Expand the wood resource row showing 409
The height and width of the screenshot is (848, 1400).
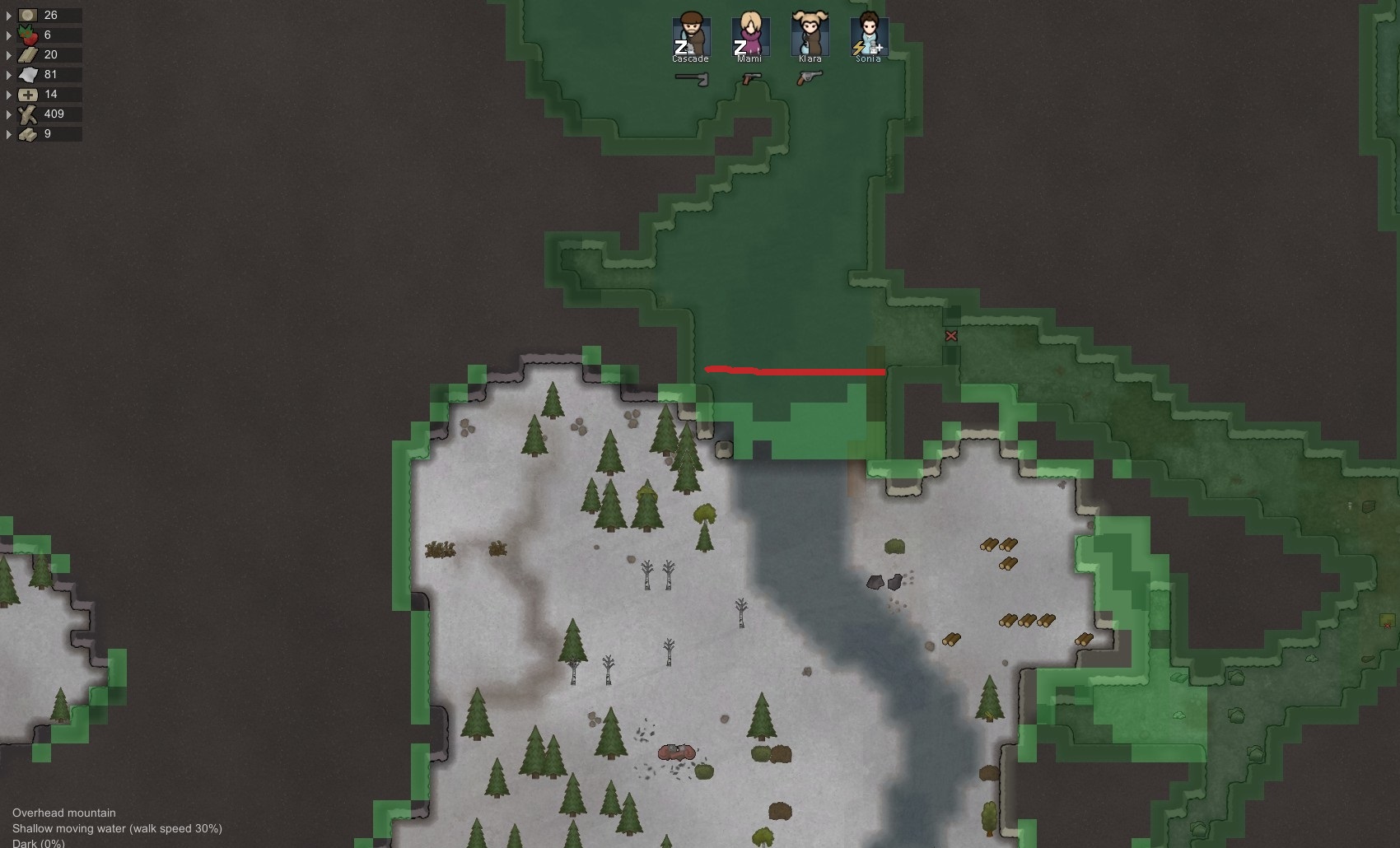pyautogui.click(x=8, y=114)
